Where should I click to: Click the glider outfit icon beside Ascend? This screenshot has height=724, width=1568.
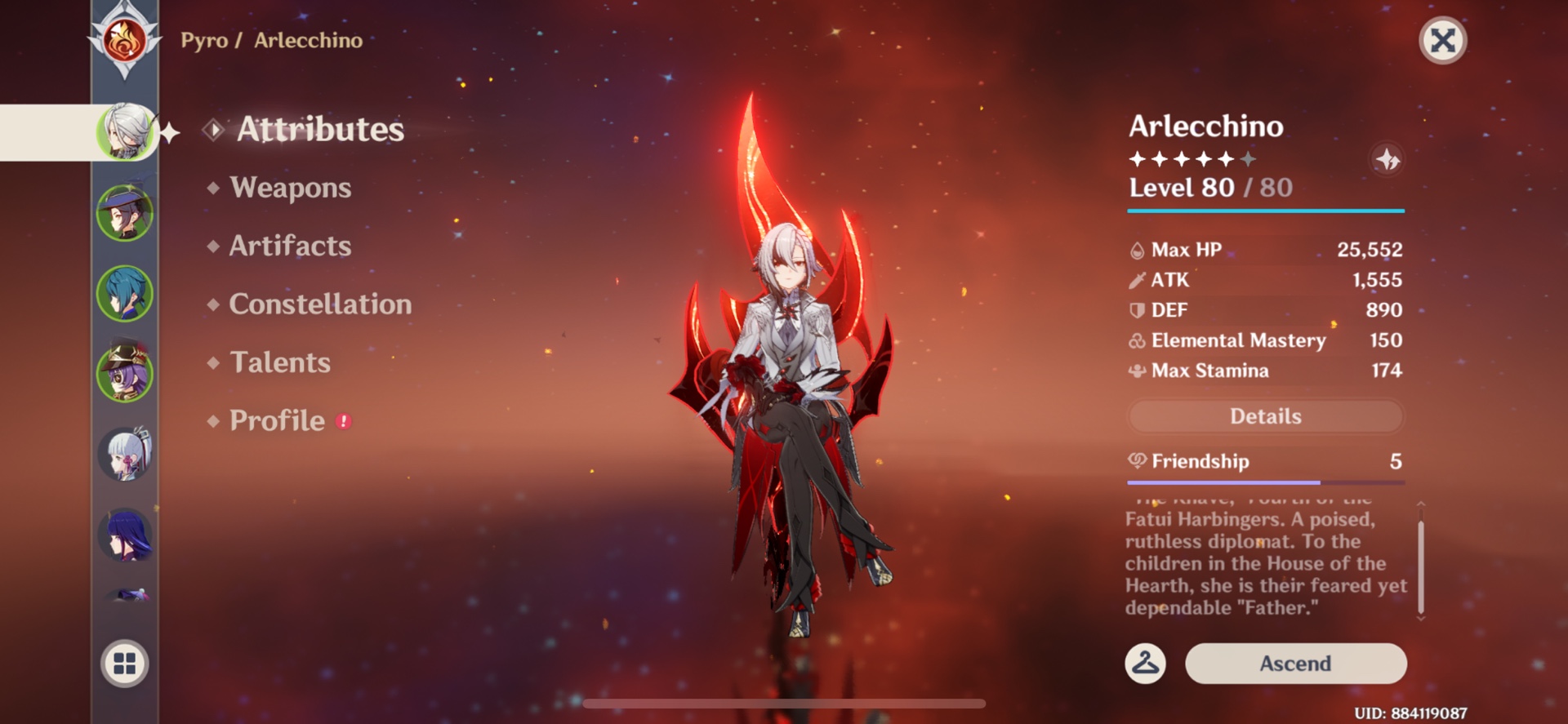(x=1145, y=664)
